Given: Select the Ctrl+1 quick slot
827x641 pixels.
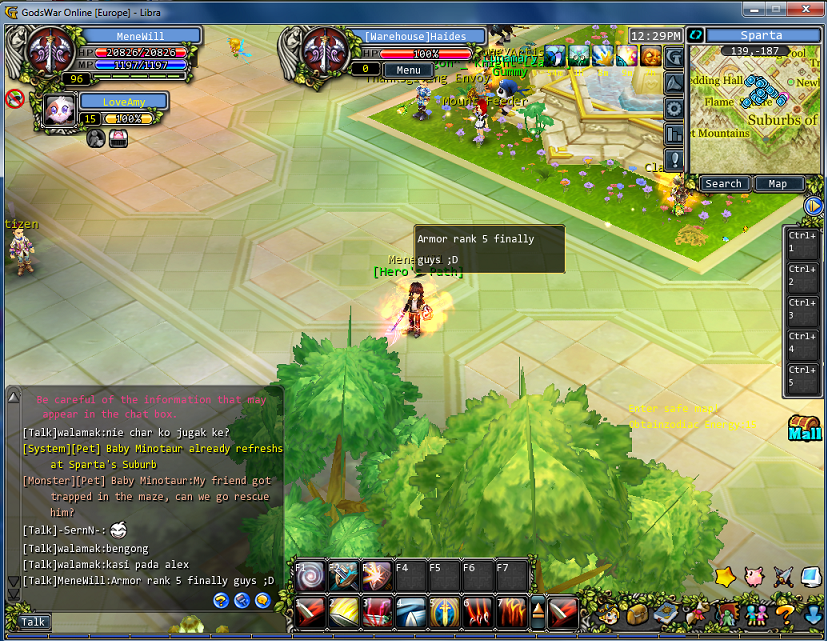Looking at the screenshot, I should 802,242.
